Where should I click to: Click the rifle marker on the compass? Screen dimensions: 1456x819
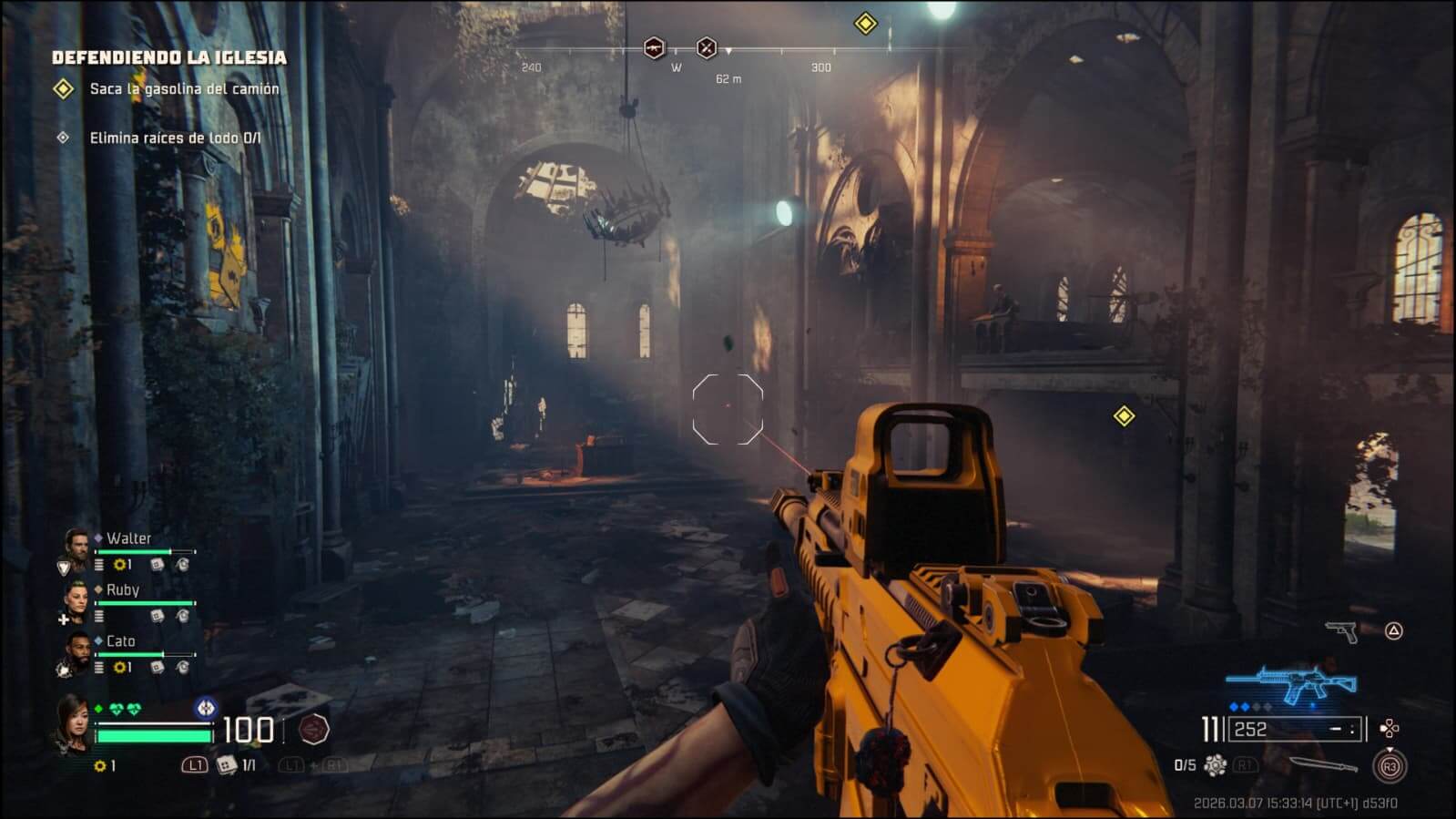pyautogui.click(x=654, y=47)
